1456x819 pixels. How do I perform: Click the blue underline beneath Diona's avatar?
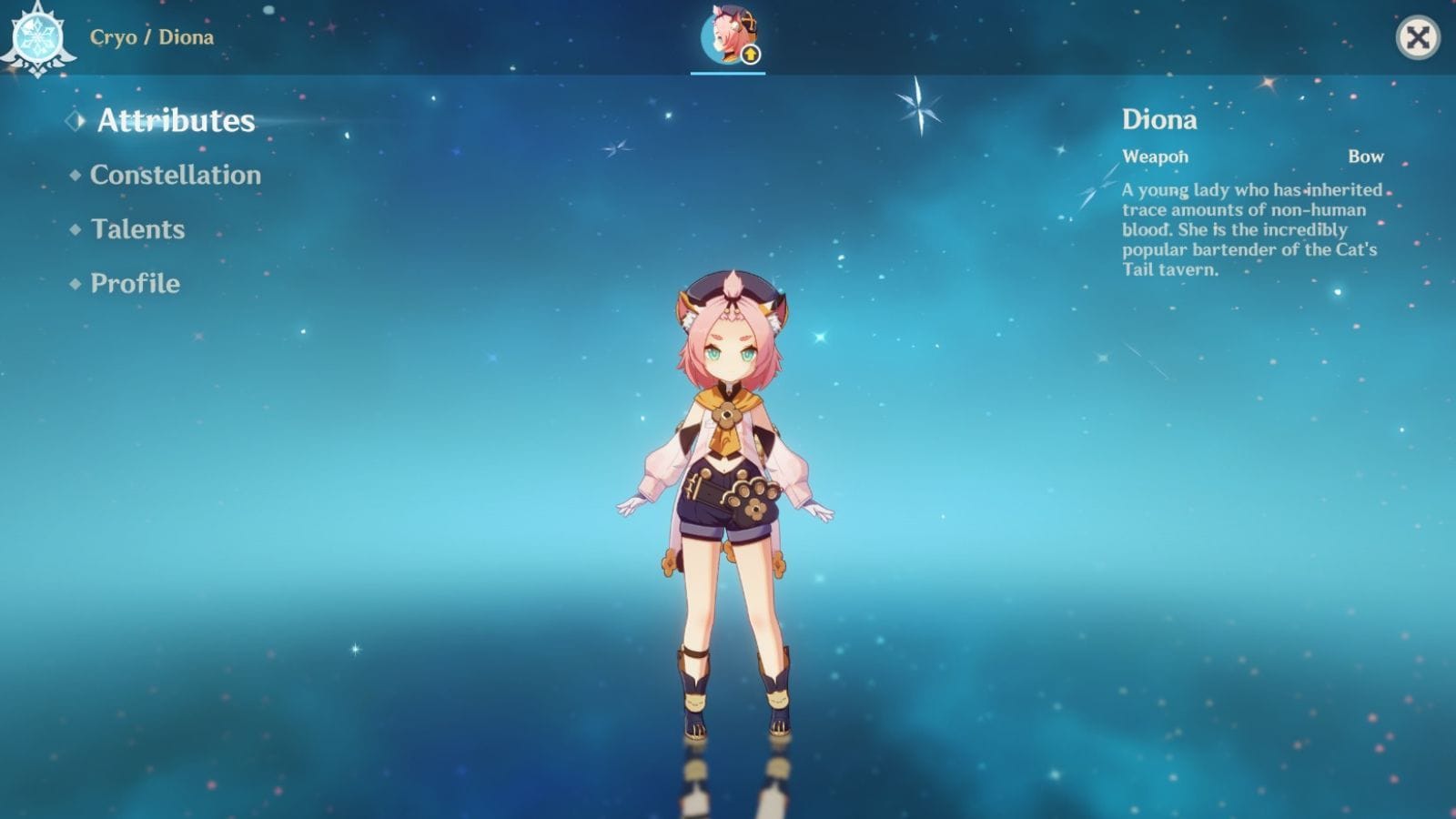(727, 72)
